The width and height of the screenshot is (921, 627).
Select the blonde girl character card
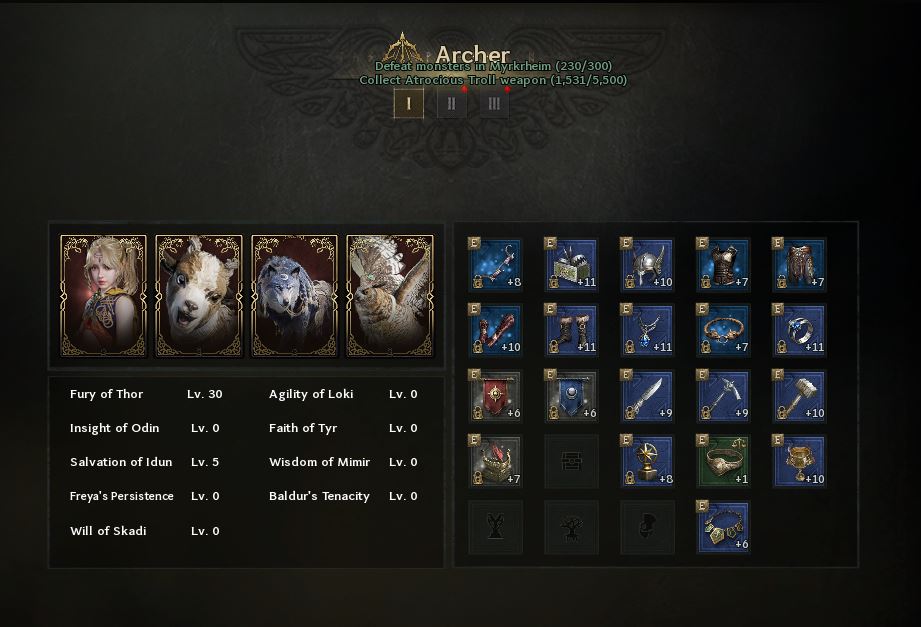tap(104, 296)
